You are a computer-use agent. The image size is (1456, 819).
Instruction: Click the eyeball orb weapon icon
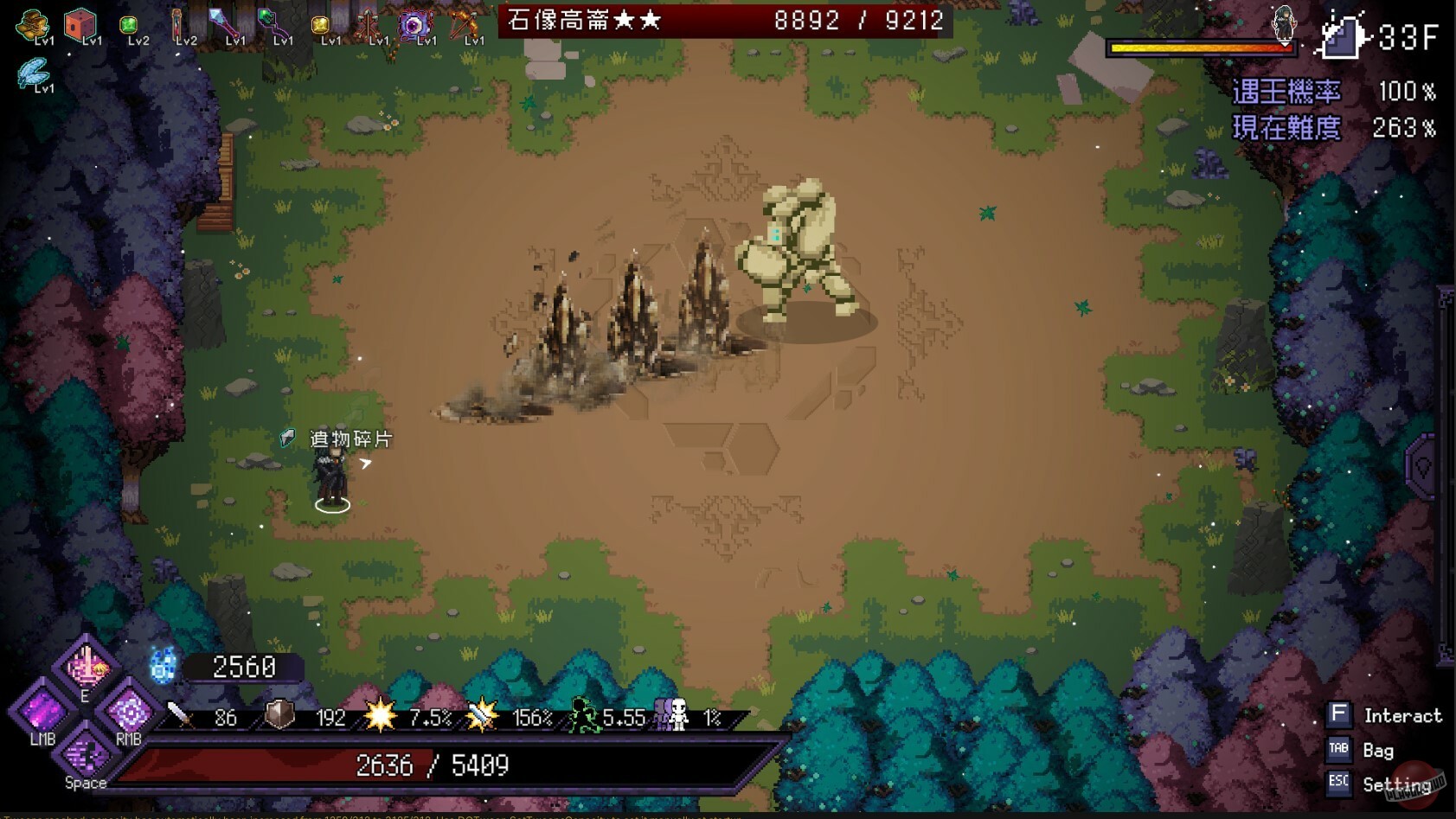click(414, 24)
